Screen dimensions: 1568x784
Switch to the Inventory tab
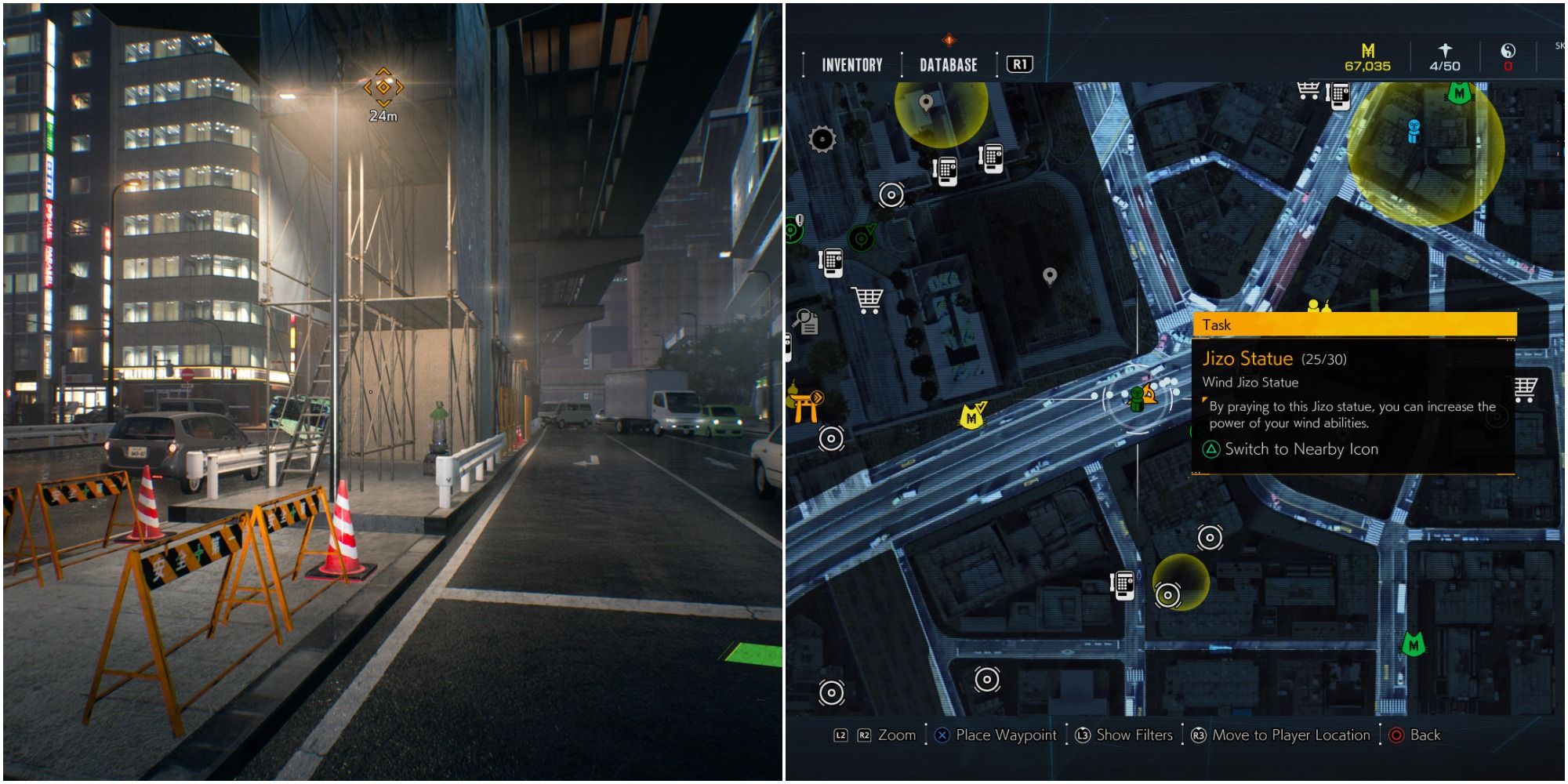pos(851,65)
